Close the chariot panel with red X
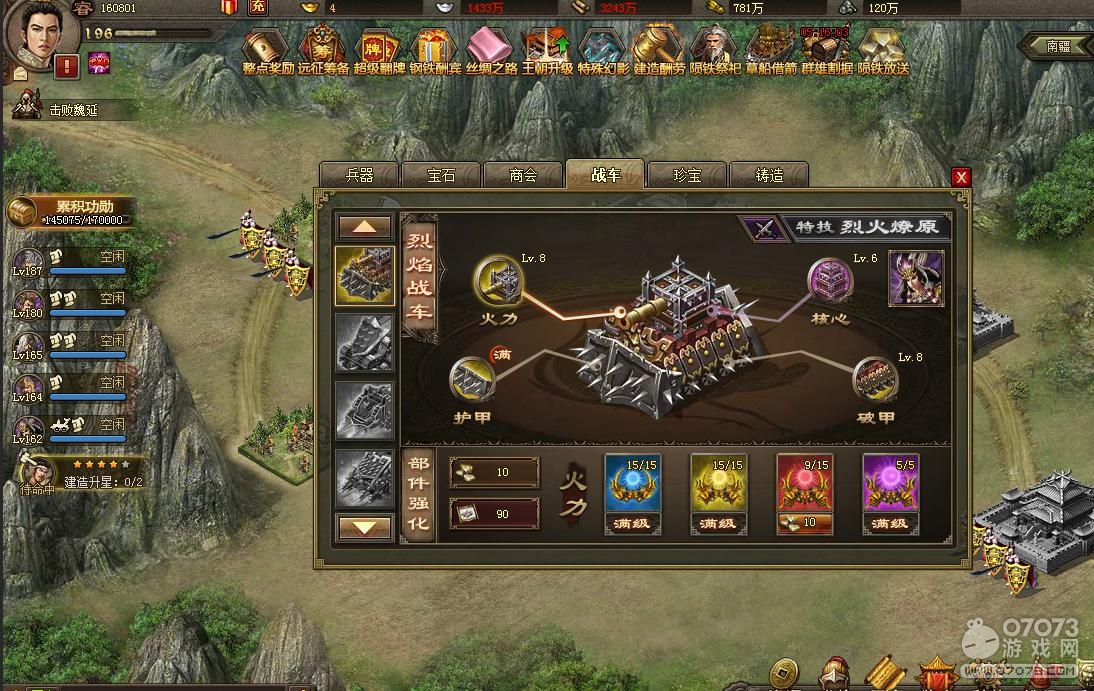 click(961, 177)
